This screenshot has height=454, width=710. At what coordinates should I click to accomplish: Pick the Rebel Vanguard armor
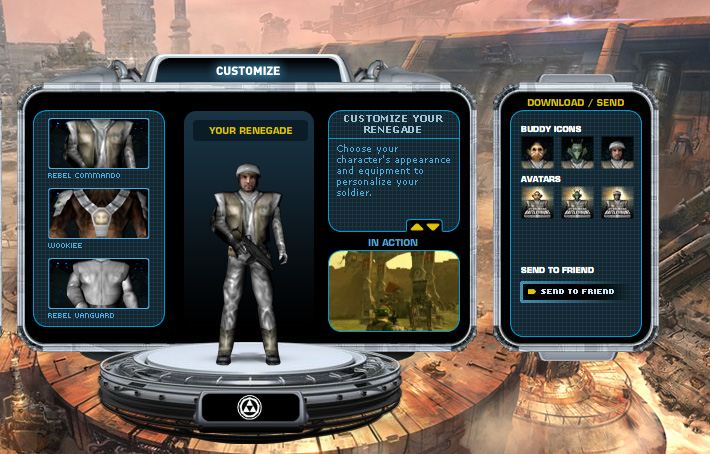point(98,283)
